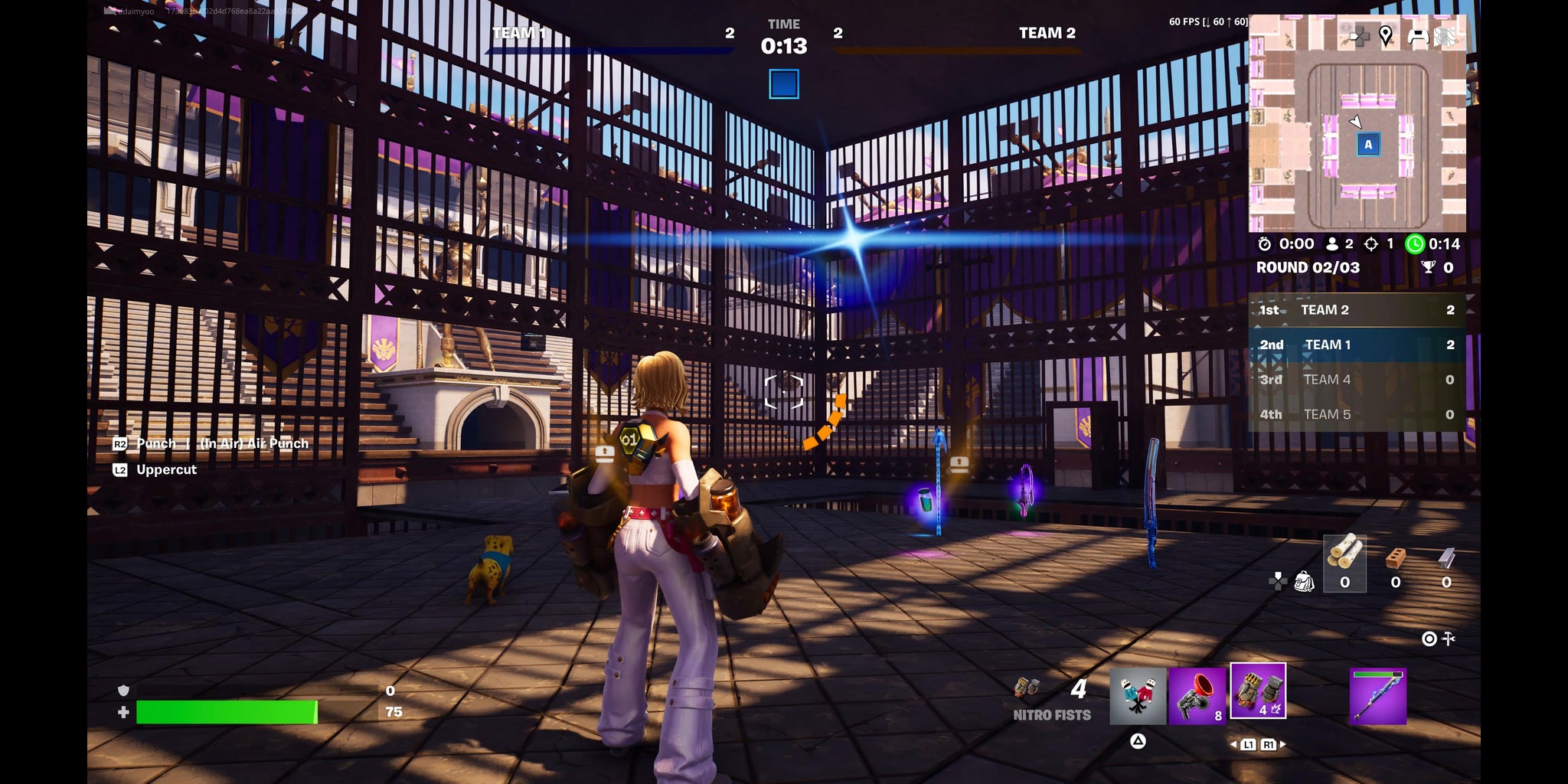Click the stopwatch icon under the minimap
The height and width of the screenshot is (784, 1568).
pyautogui.click(x=1265, y=244)
